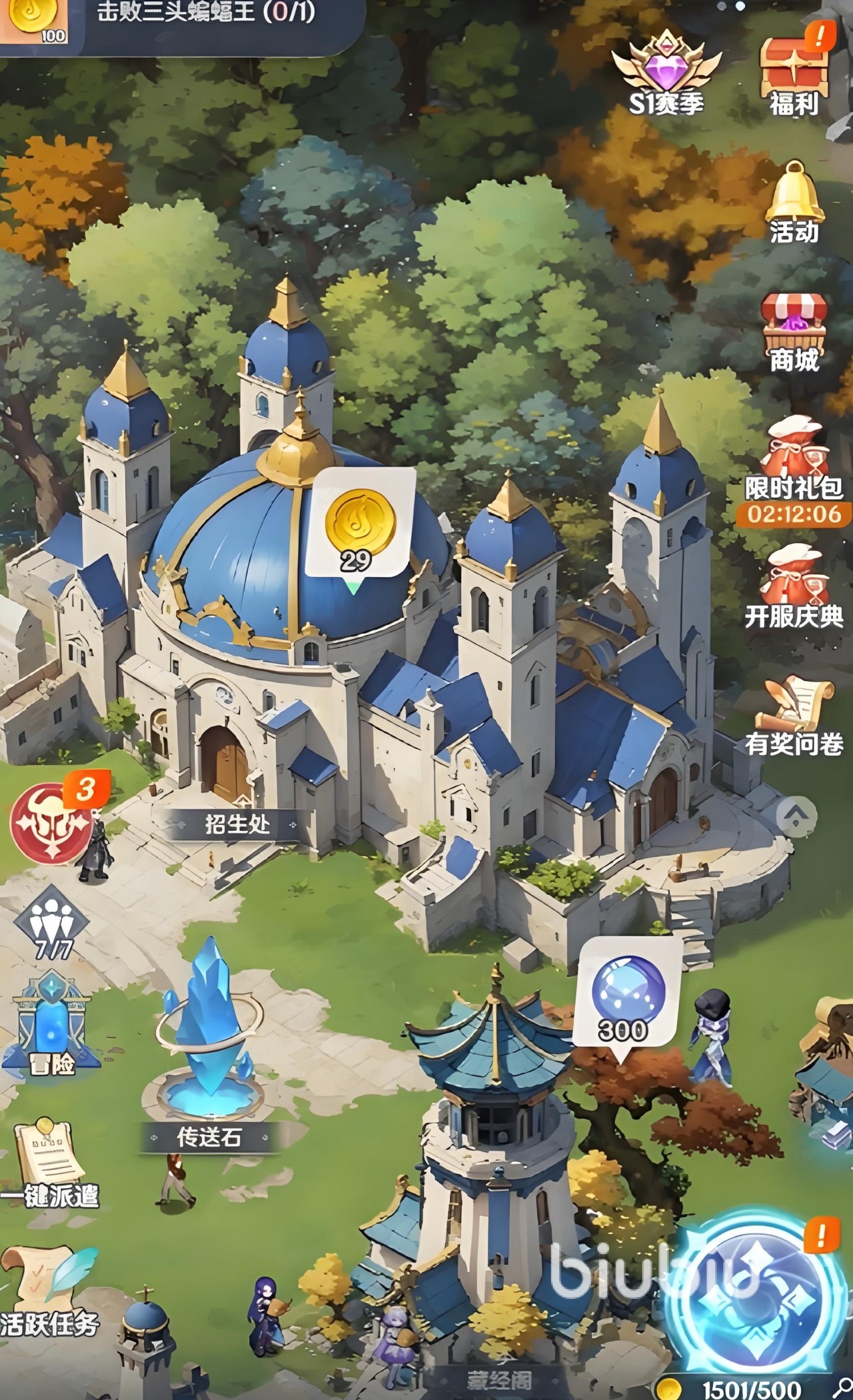The width and height of the screenshot is (853, 1400).
Task: Select the 藏经阁 library label
Action: pyautogui.click(x=499, y=1381)
